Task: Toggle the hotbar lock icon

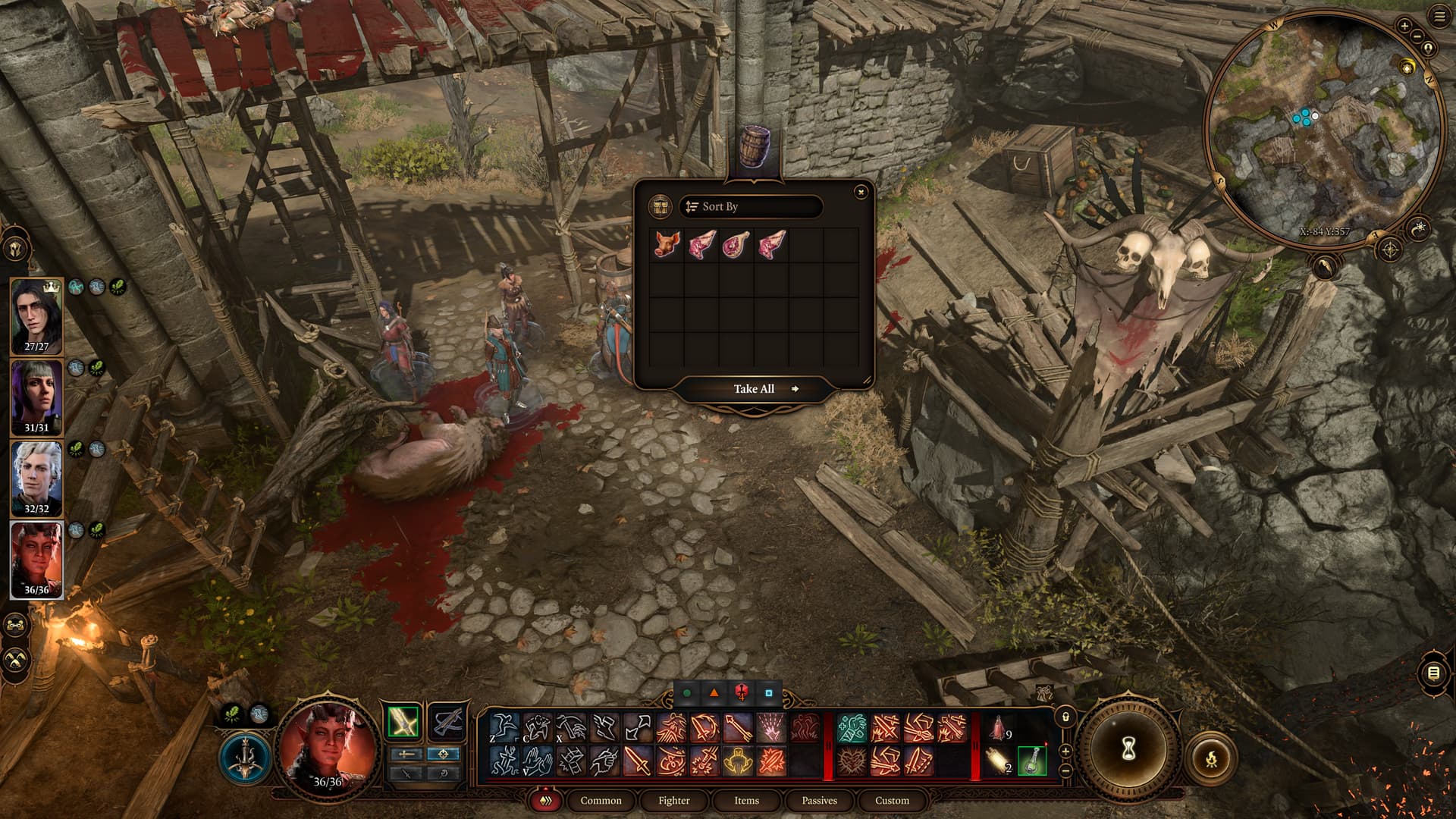Action: click(x=1065, y=717)
